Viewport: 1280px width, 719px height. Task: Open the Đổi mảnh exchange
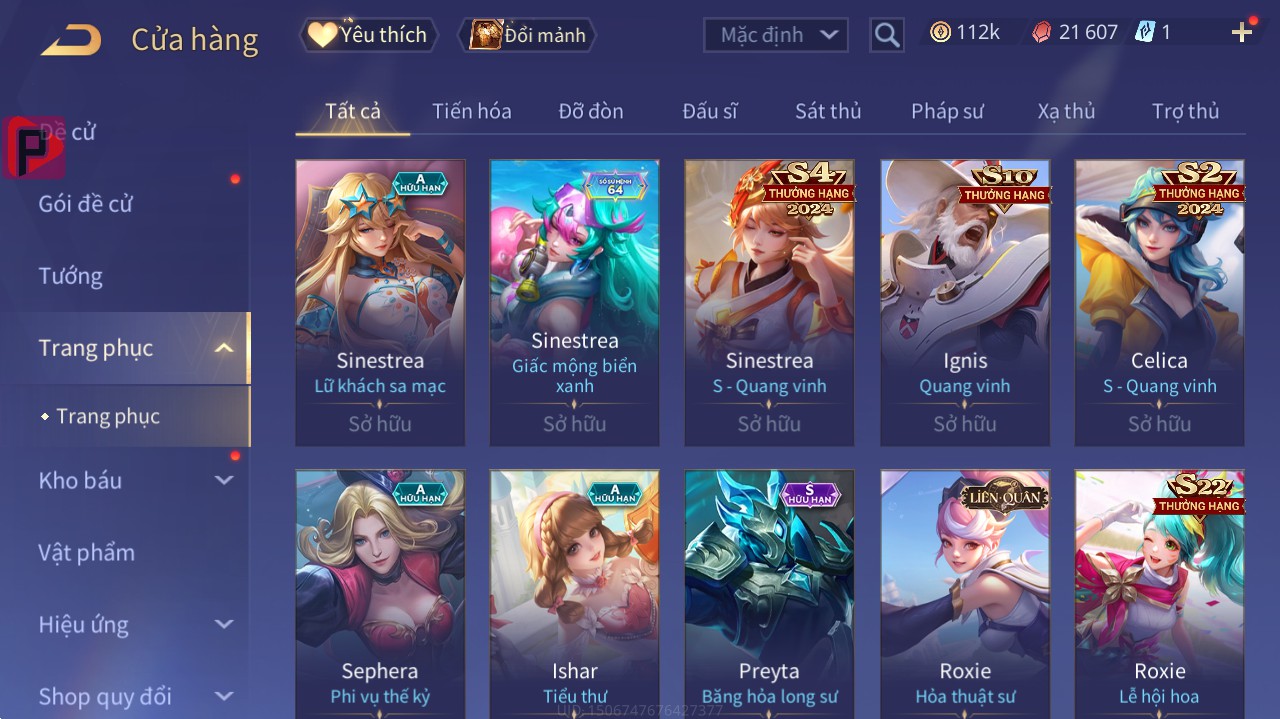pyautogui.click(x=527, y=35)
